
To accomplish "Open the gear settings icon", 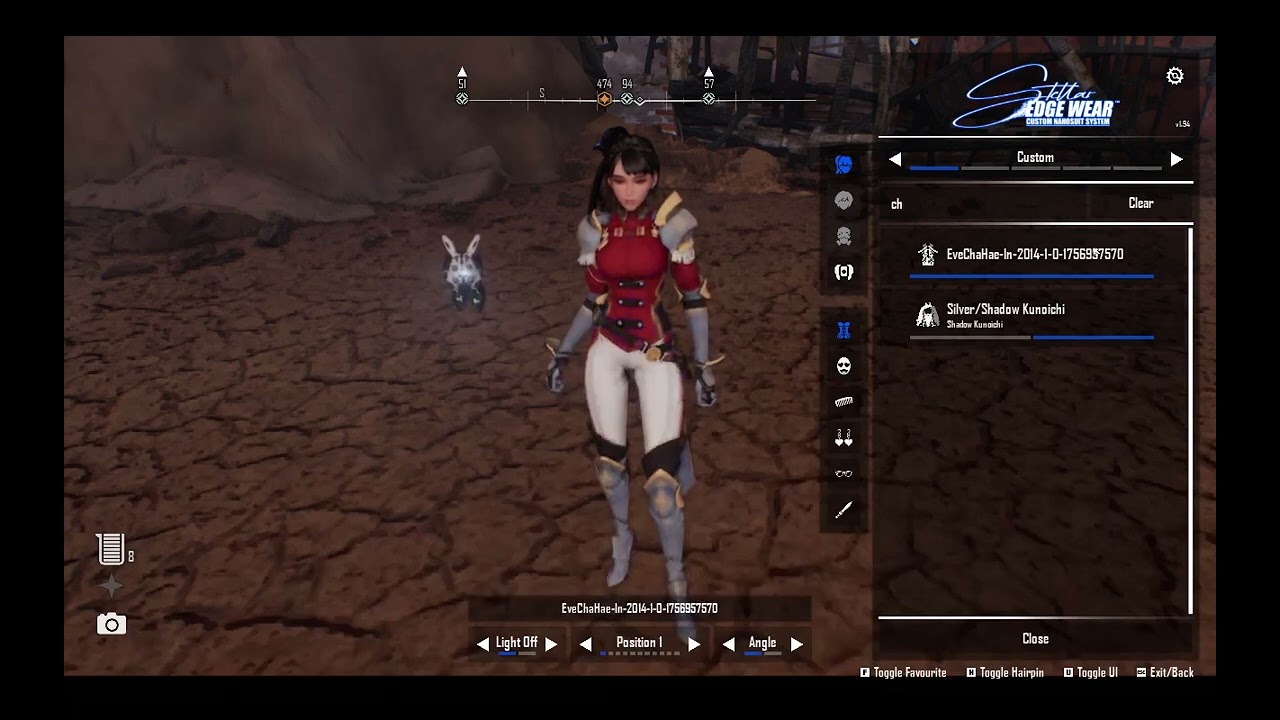I will 1175,76.
